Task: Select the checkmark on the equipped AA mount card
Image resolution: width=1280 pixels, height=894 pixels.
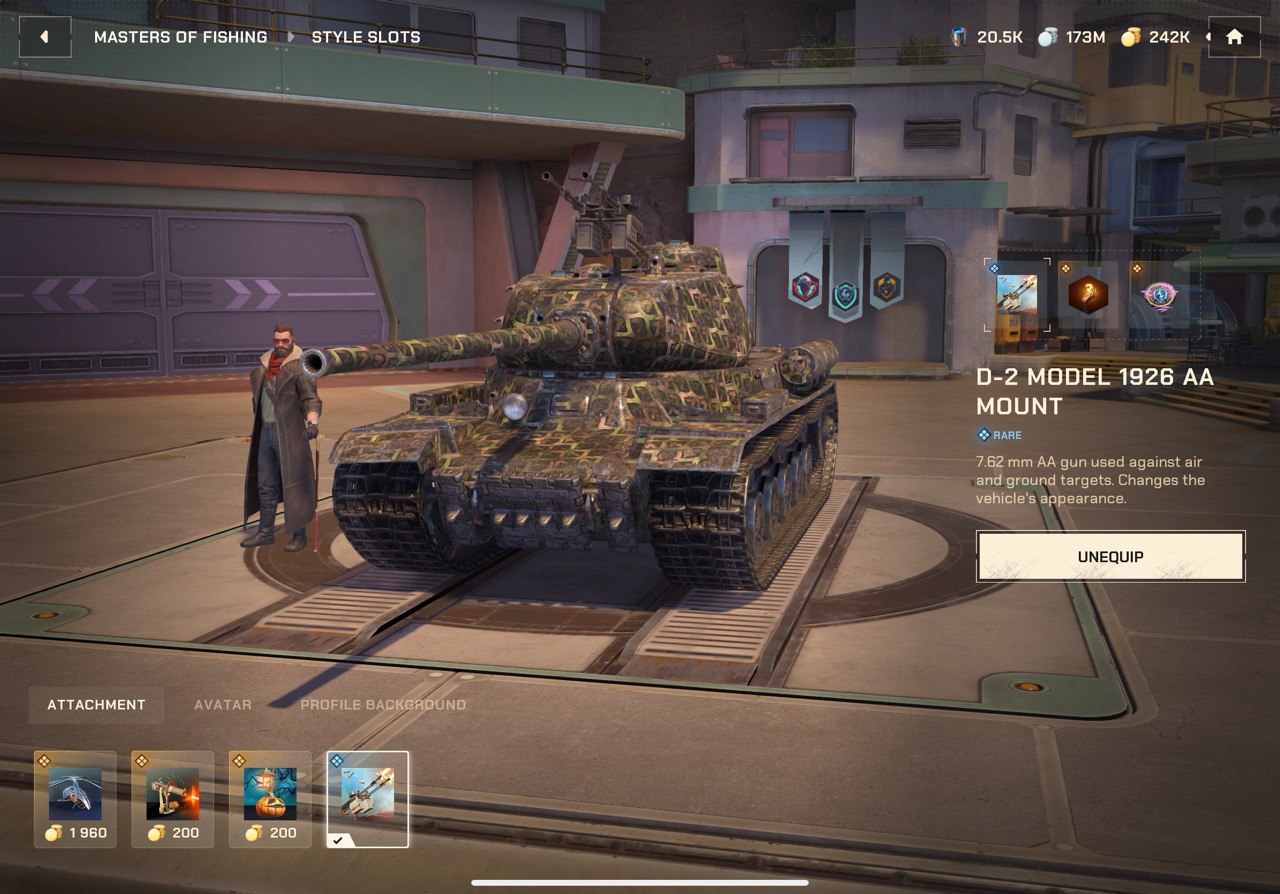Action: tap(336, 838)
